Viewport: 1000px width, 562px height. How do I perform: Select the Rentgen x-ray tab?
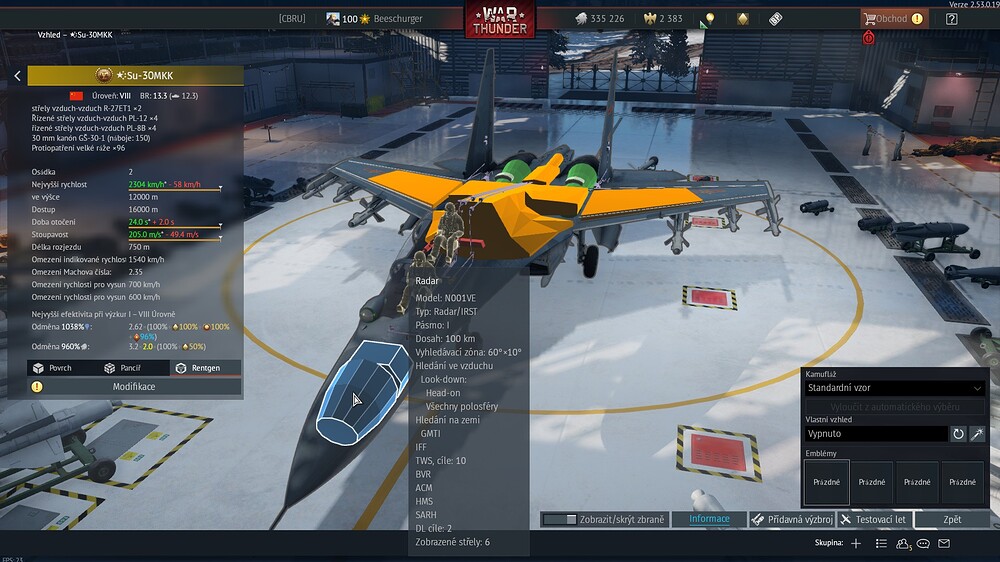198,368
